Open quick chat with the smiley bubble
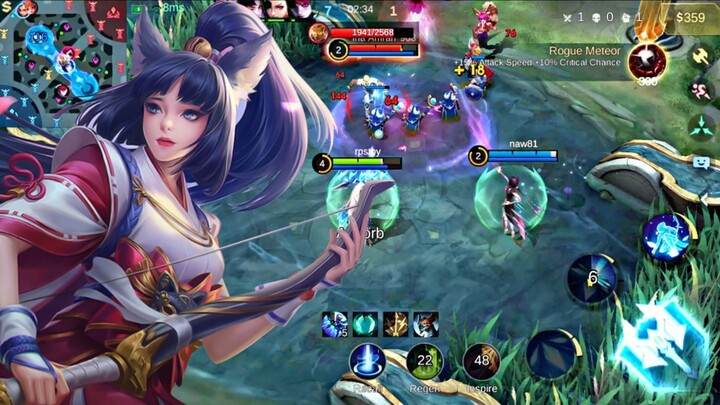This screenshot has width=720, height=405. (x=700, y=162)
